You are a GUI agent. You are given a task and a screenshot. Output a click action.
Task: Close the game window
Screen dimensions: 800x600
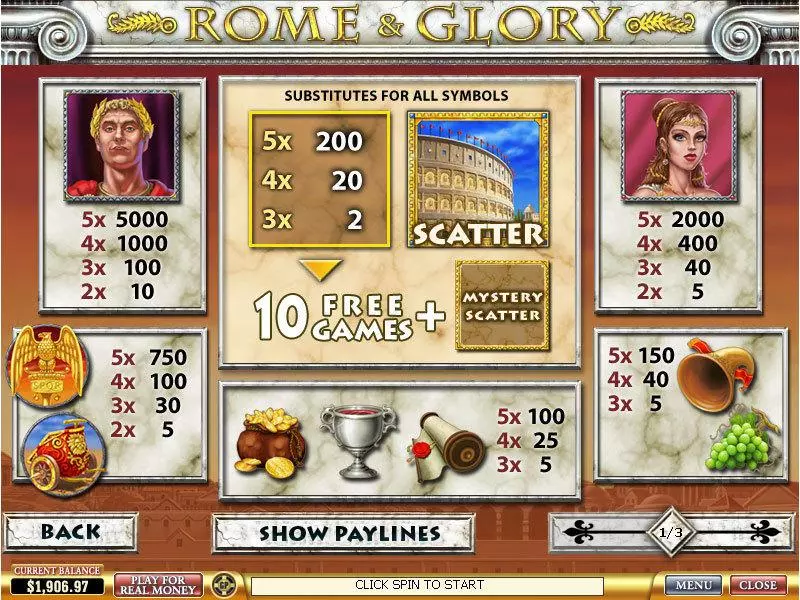point(757,584)
